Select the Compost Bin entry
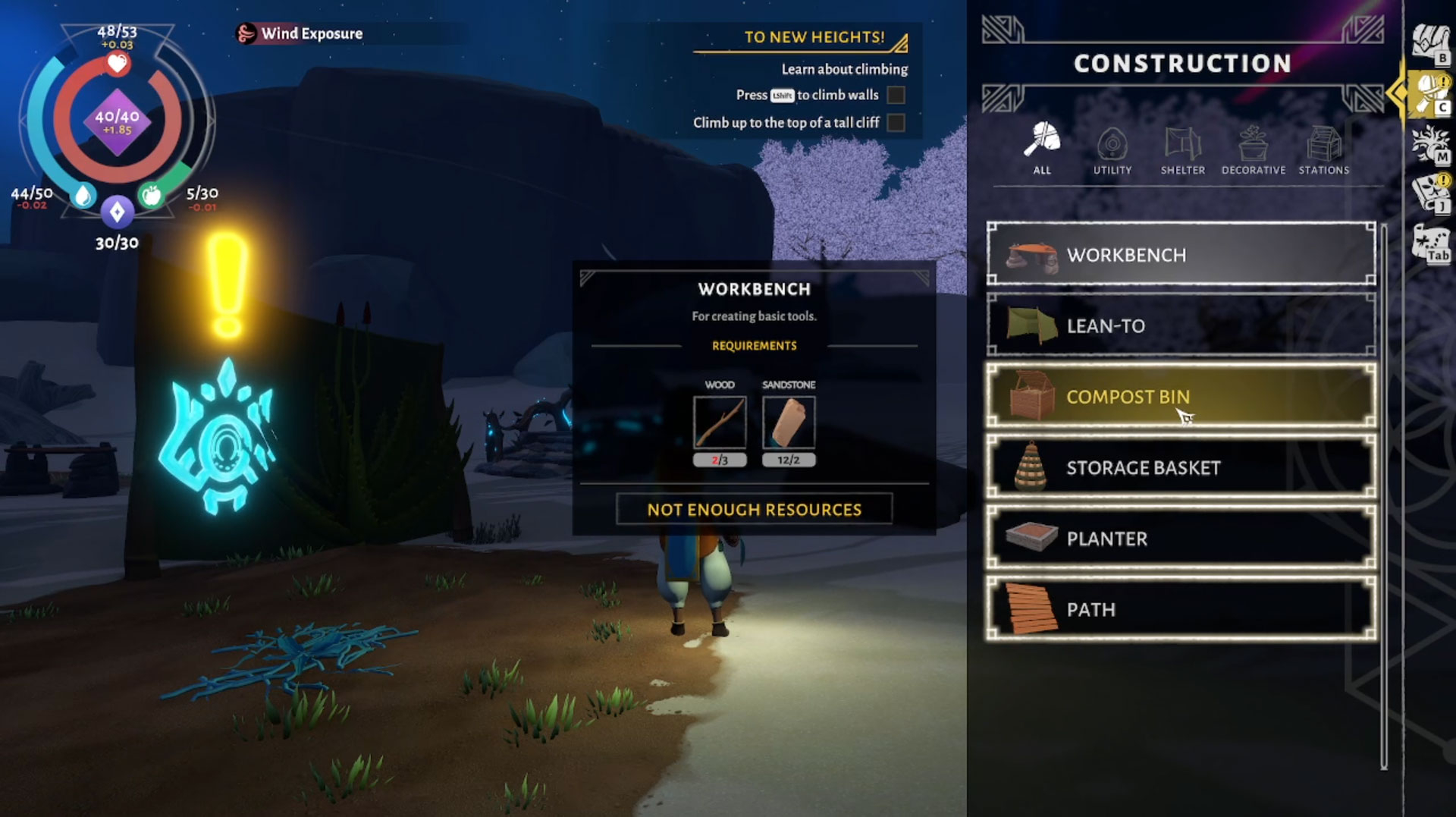The width and height of the screenshot is (1456, 817). point(1181,397)
